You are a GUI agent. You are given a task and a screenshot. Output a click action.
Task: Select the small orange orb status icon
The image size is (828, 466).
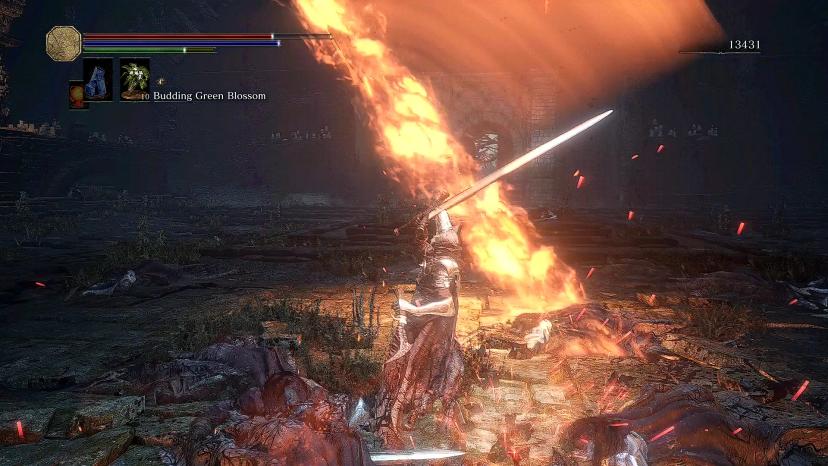76,93
